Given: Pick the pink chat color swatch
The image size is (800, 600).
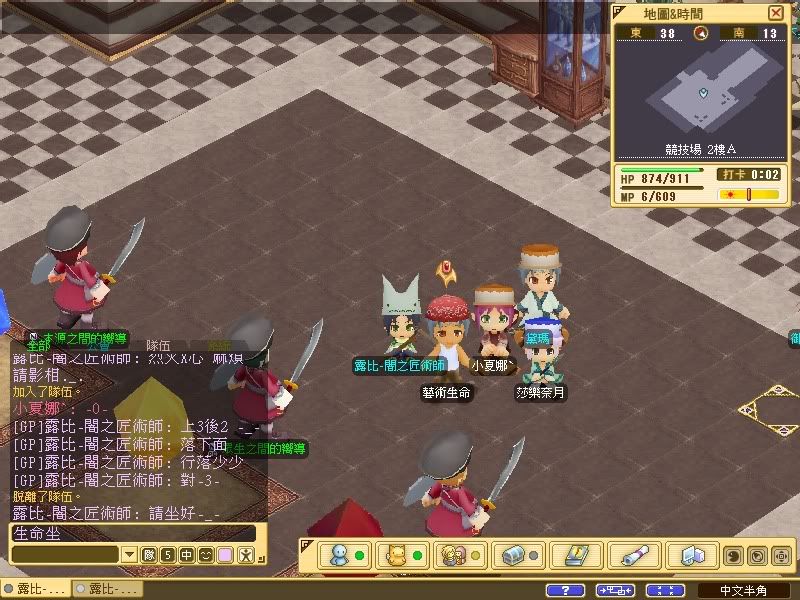Looking at the screenshot, I should click(x=225, y=554).
